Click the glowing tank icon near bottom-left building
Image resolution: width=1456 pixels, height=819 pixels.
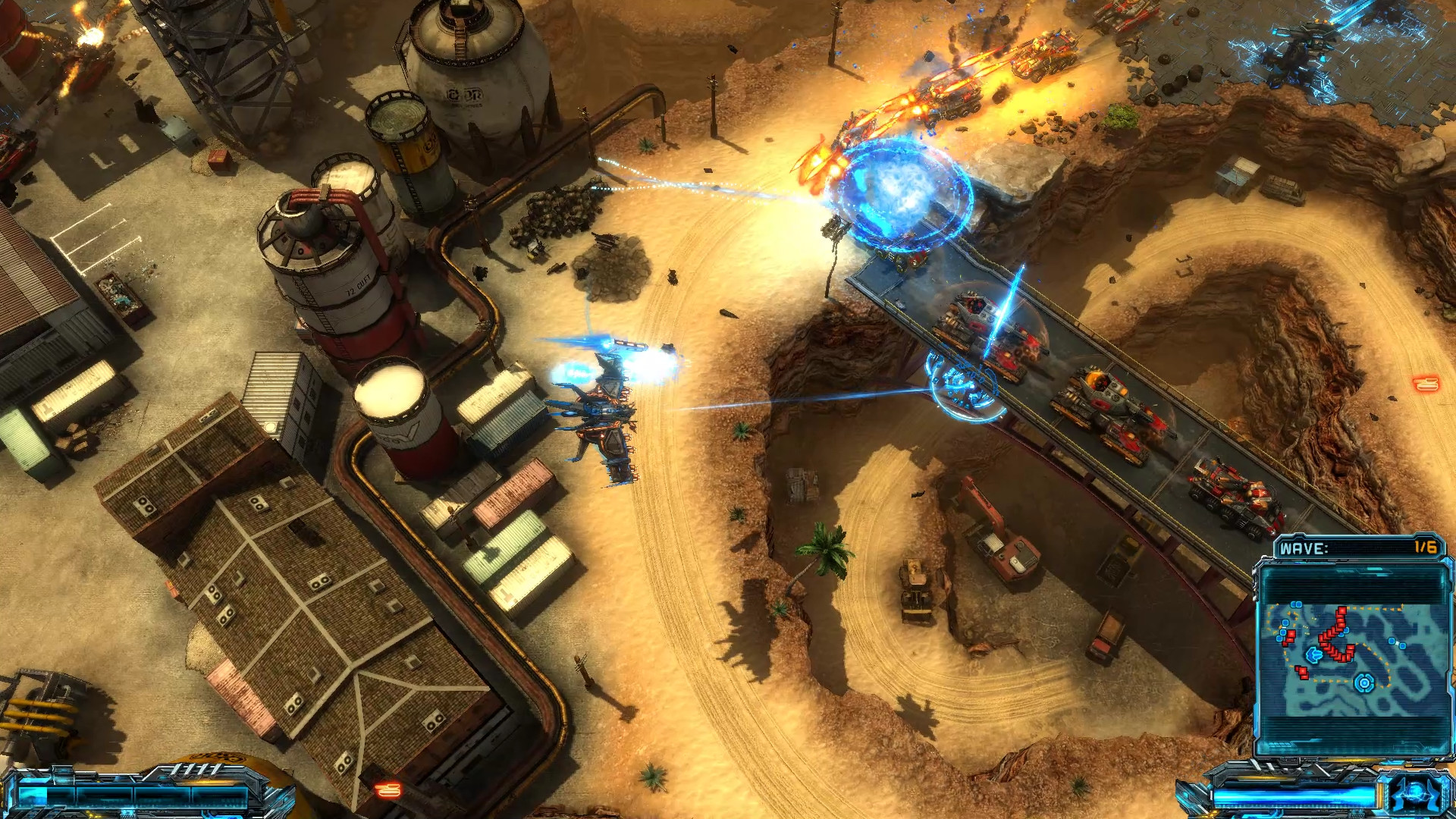[388, 791]
